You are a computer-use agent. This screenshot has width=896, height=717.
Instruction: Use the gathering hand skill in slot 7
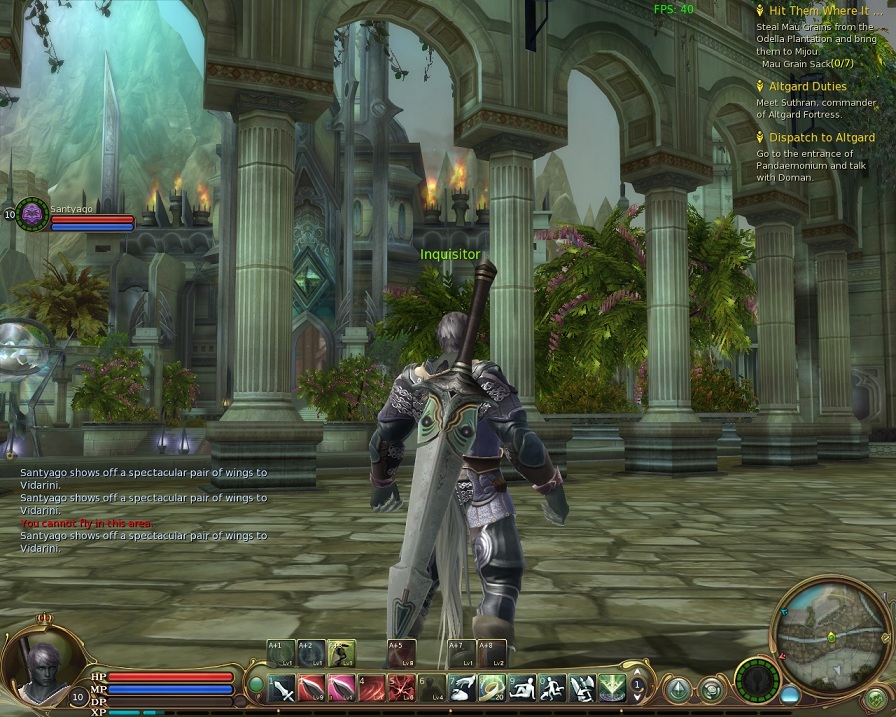tap(462, 687)
